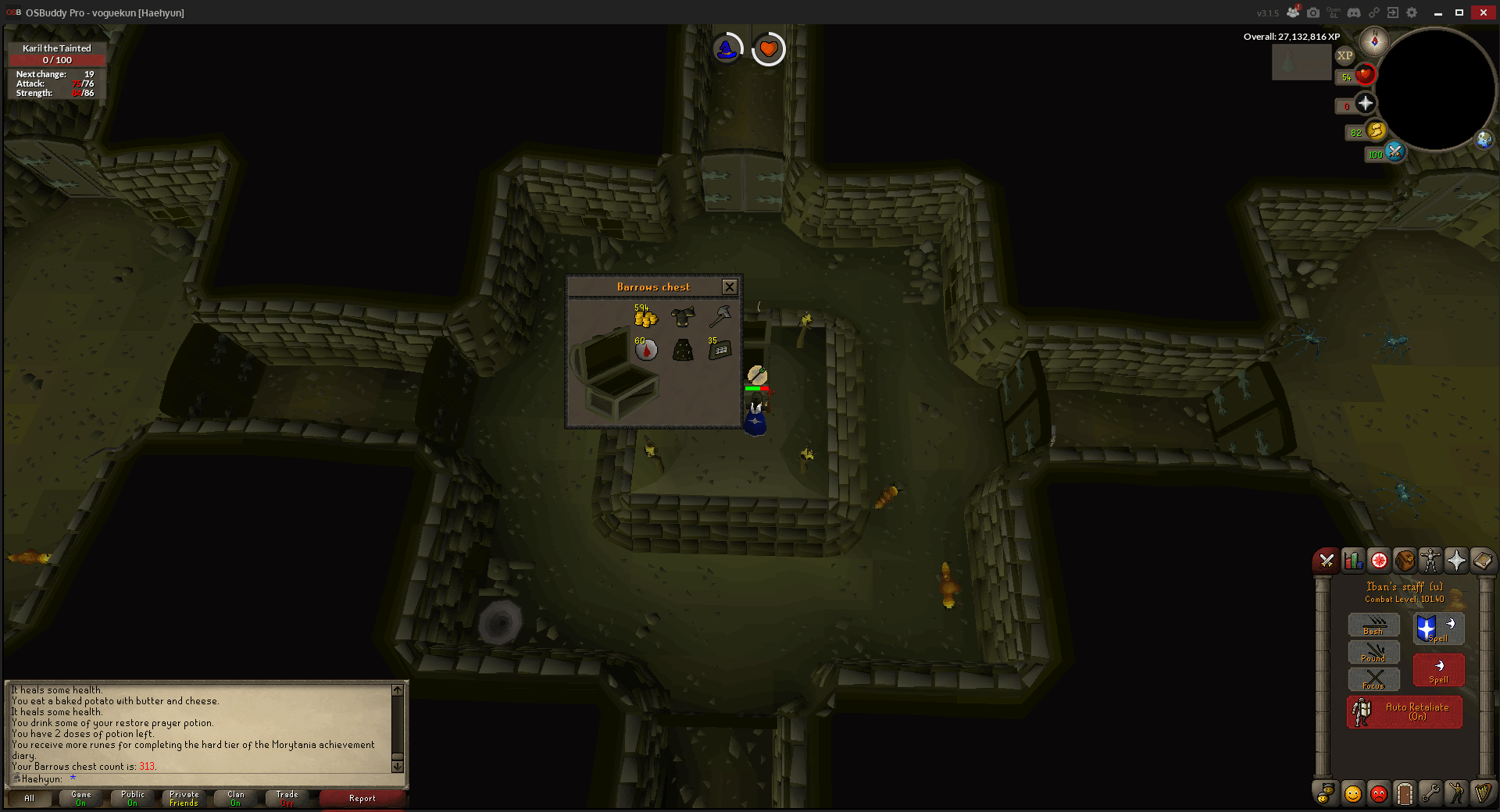Toggle Auto Retaliate off
Image resolution: width=1500 pixels, height=812 pixels.
1404,711
